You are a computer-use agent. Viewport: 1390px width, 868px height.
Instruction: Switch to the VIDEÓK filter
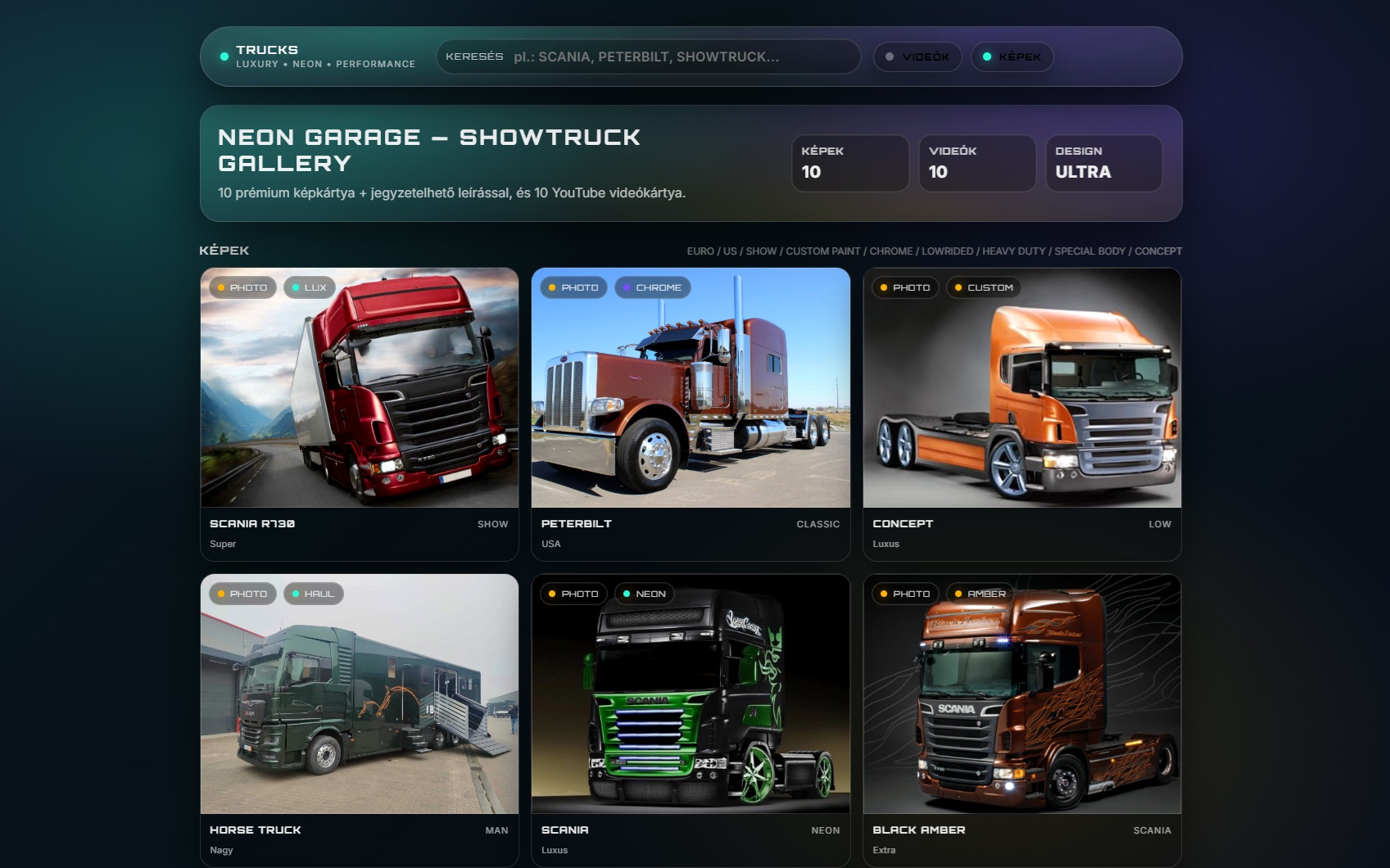coord(917,57)
